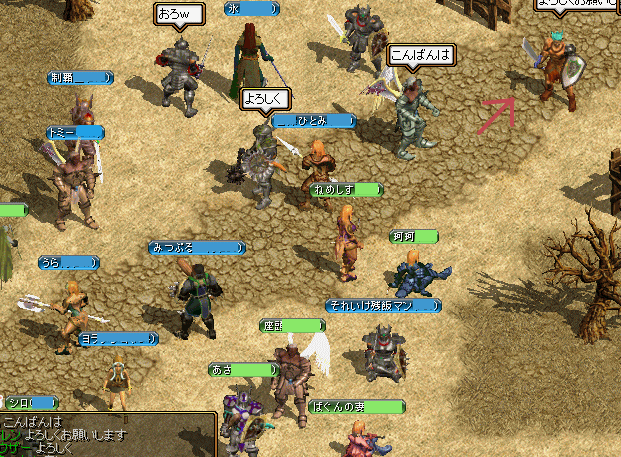Select the それいけ残飯マン name tag
Screen dimensions: 621x457
click(x=382, y=305)
